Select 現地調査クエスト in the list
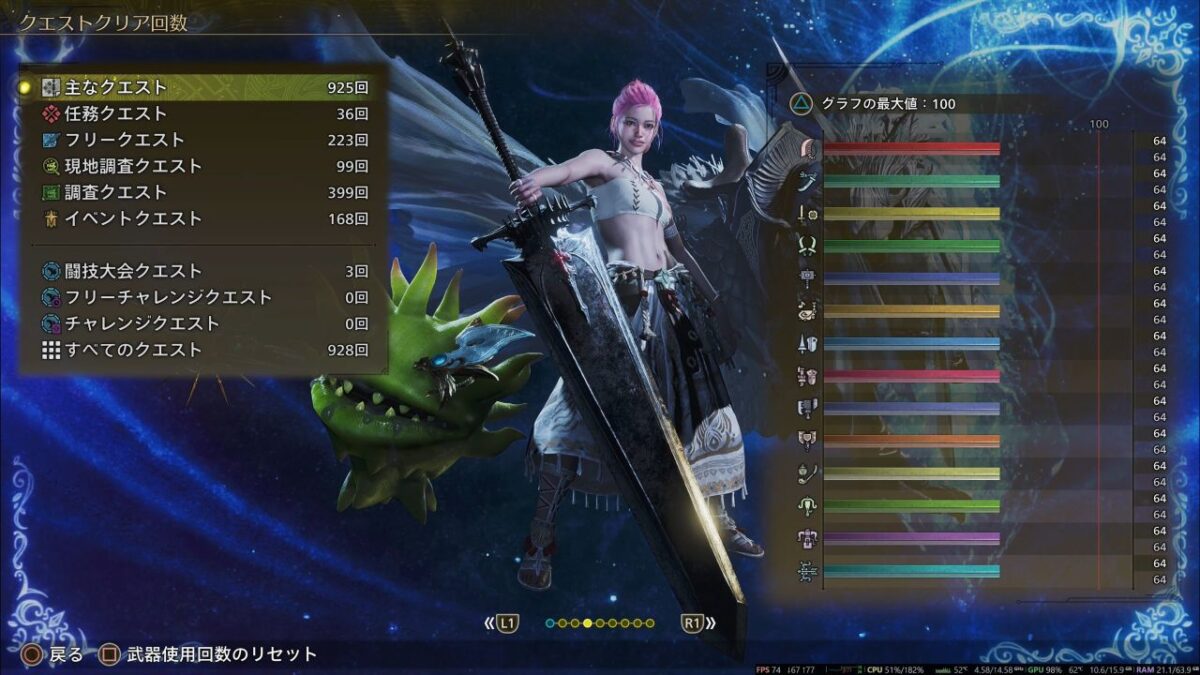 coord(200,166)
